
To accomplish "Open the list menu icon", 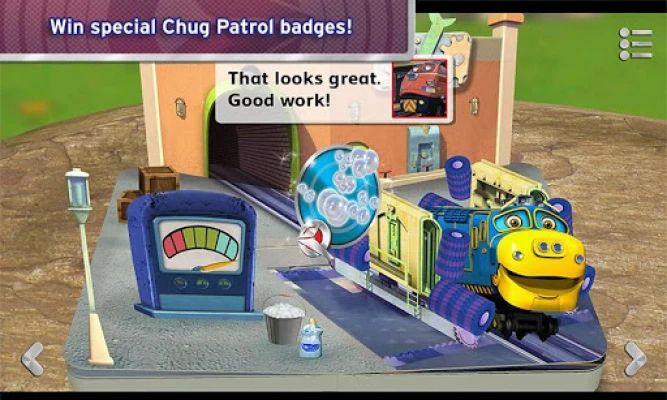I will pyautogui.click(x=635, y=44).
